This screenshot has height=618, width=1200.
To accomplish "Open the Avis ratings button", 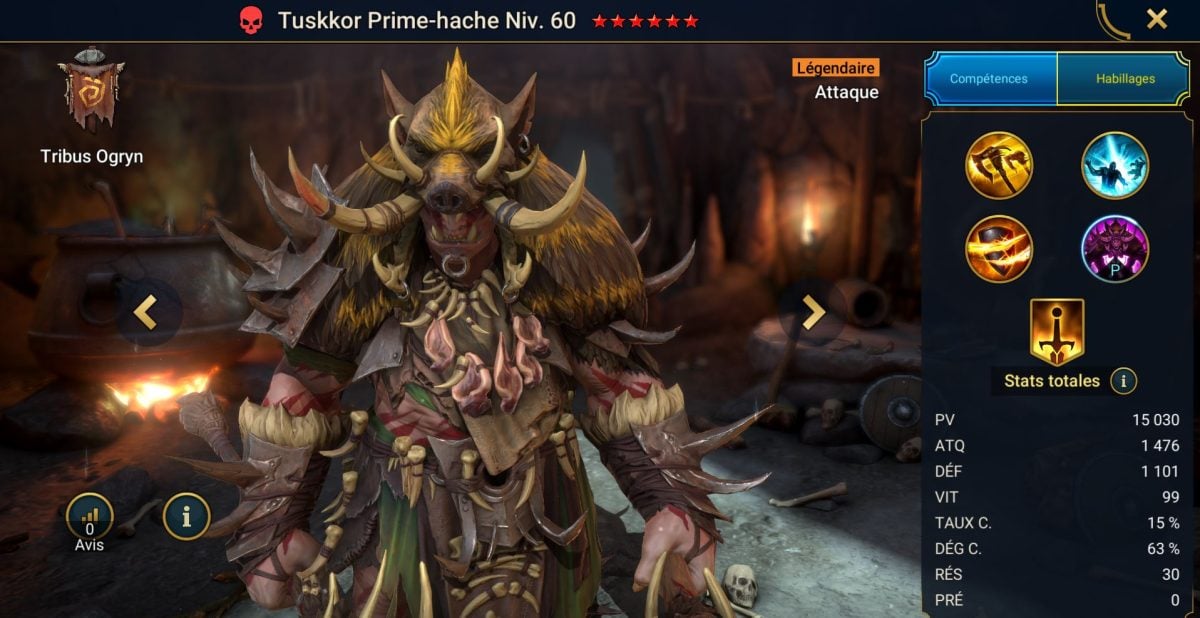I will tap(90, 517).
